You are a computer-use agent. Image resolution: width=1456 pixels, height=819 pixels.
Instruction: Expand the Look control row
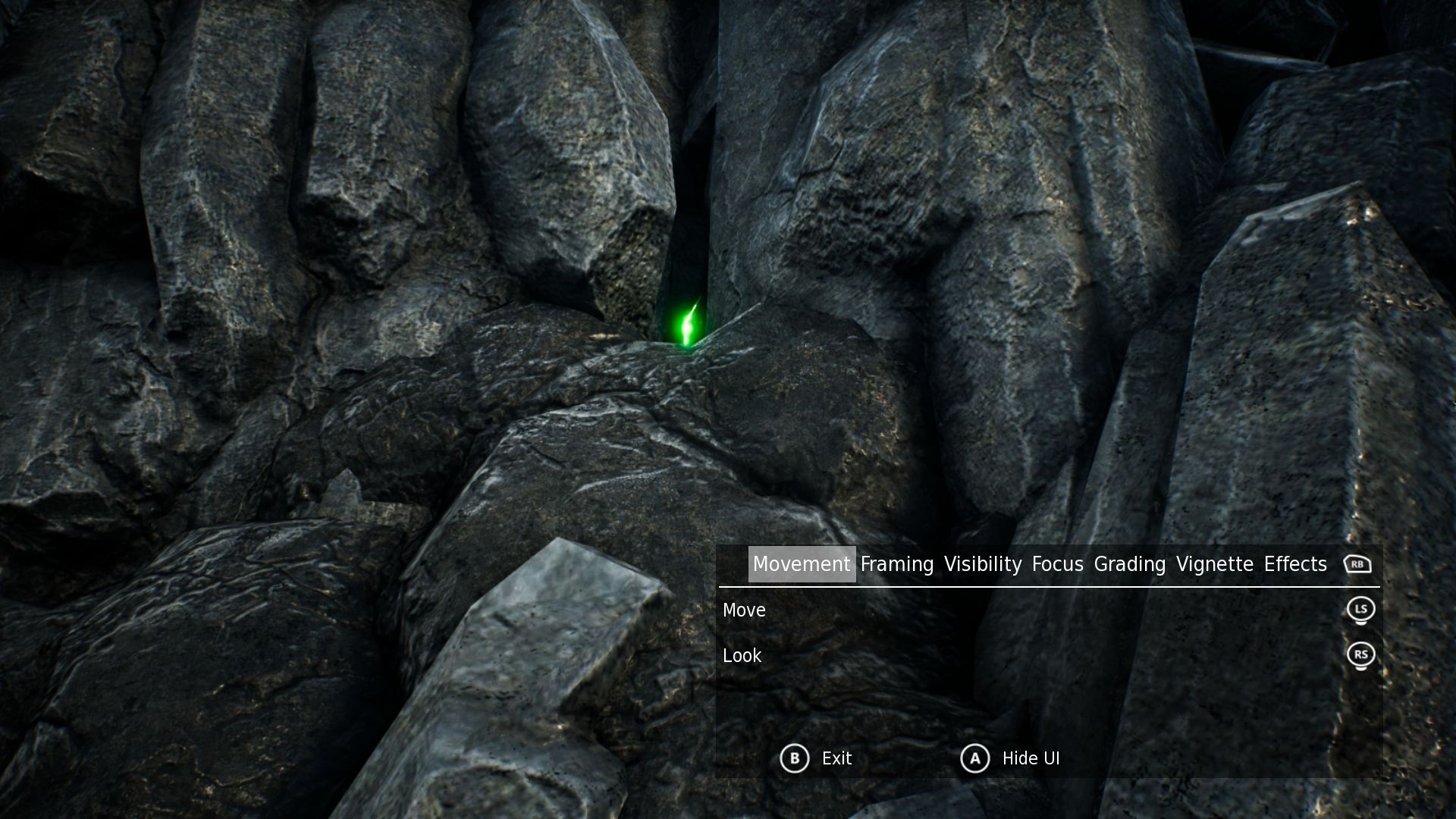coord(742,655)
